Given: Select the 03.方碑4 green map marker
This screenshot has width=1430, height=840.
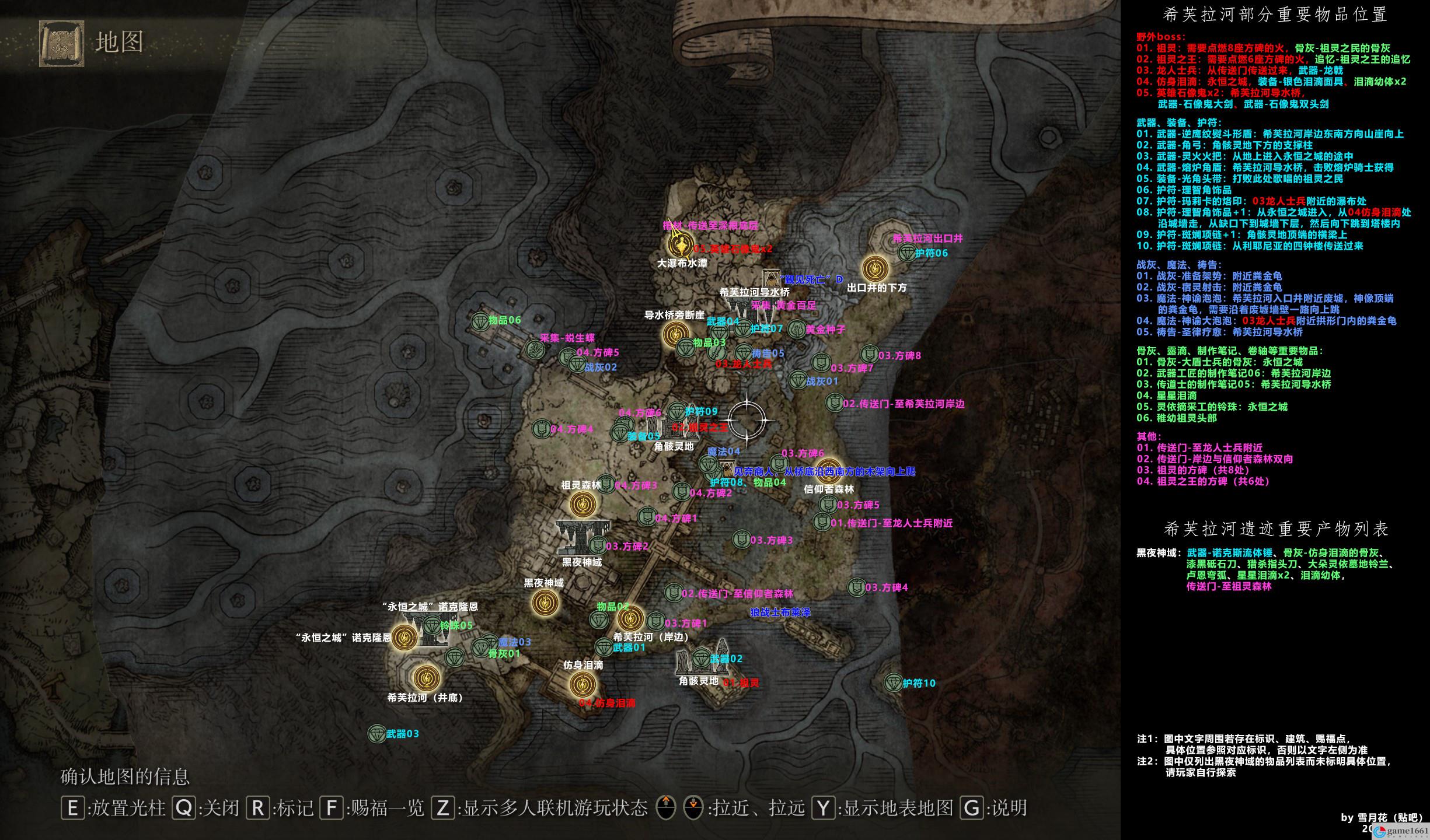Looking at the screenshot, I should (856, 587).
